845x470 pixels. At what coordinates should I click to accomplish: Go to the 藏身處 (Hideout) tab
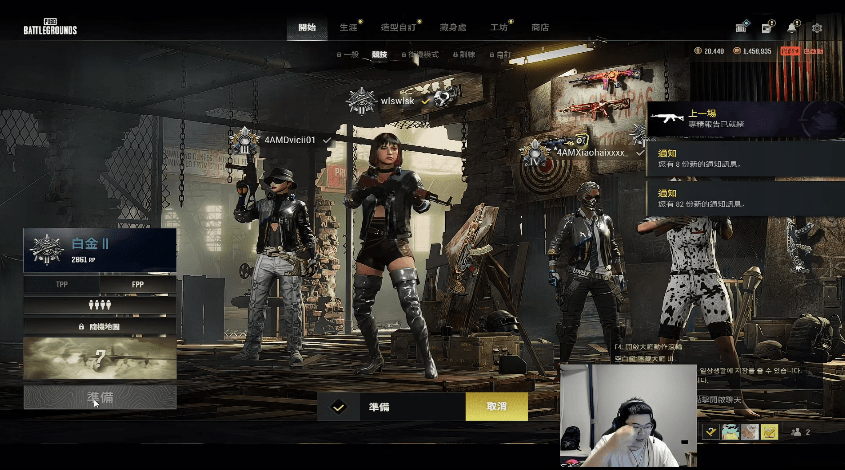[453, 27]
